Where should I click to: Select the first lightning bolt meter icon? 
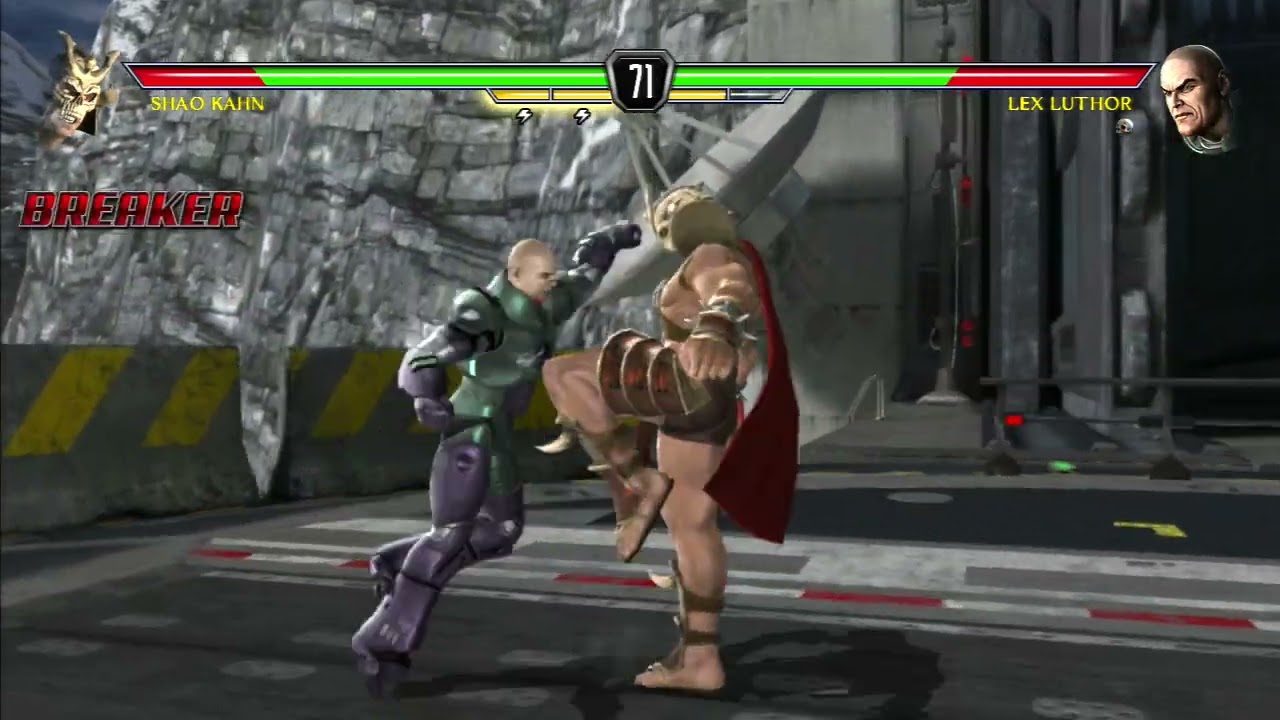524,116
